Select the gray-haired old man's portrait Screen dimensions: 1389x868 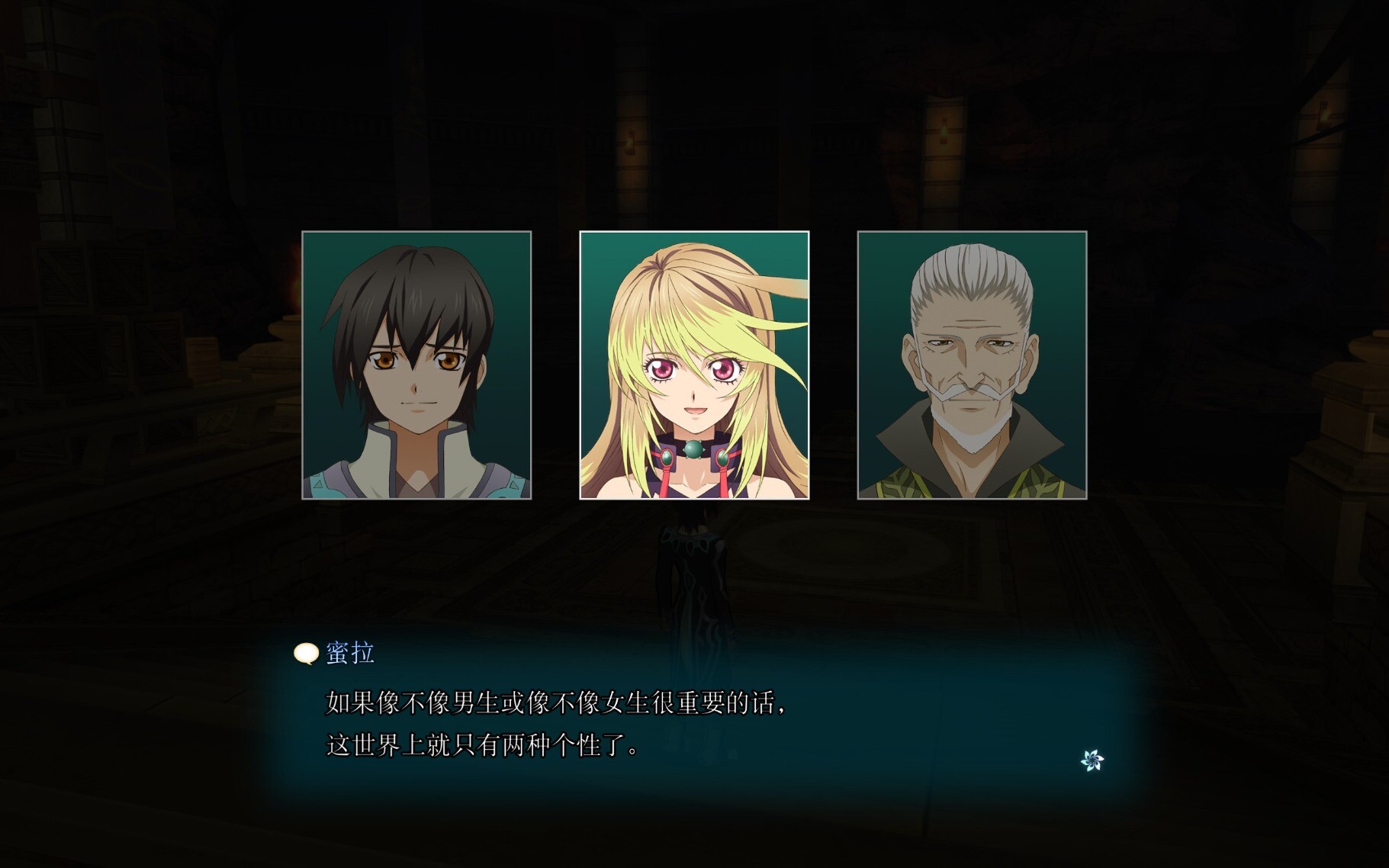pyautogui.click(x=972, y=365)
